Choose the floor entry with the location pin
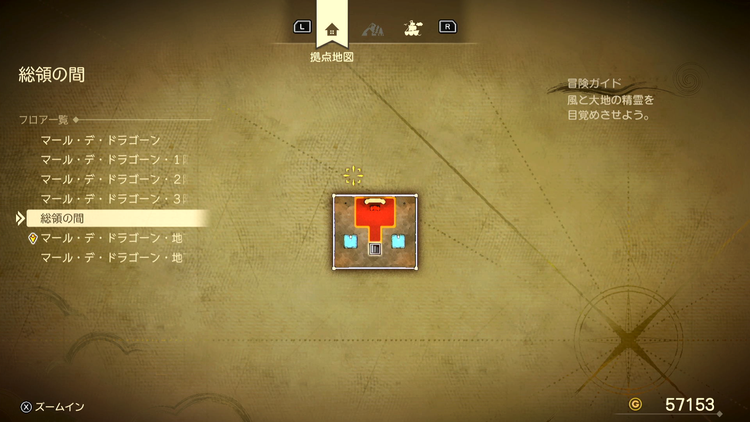The image size is (750, 422). [x=110, y=238]
